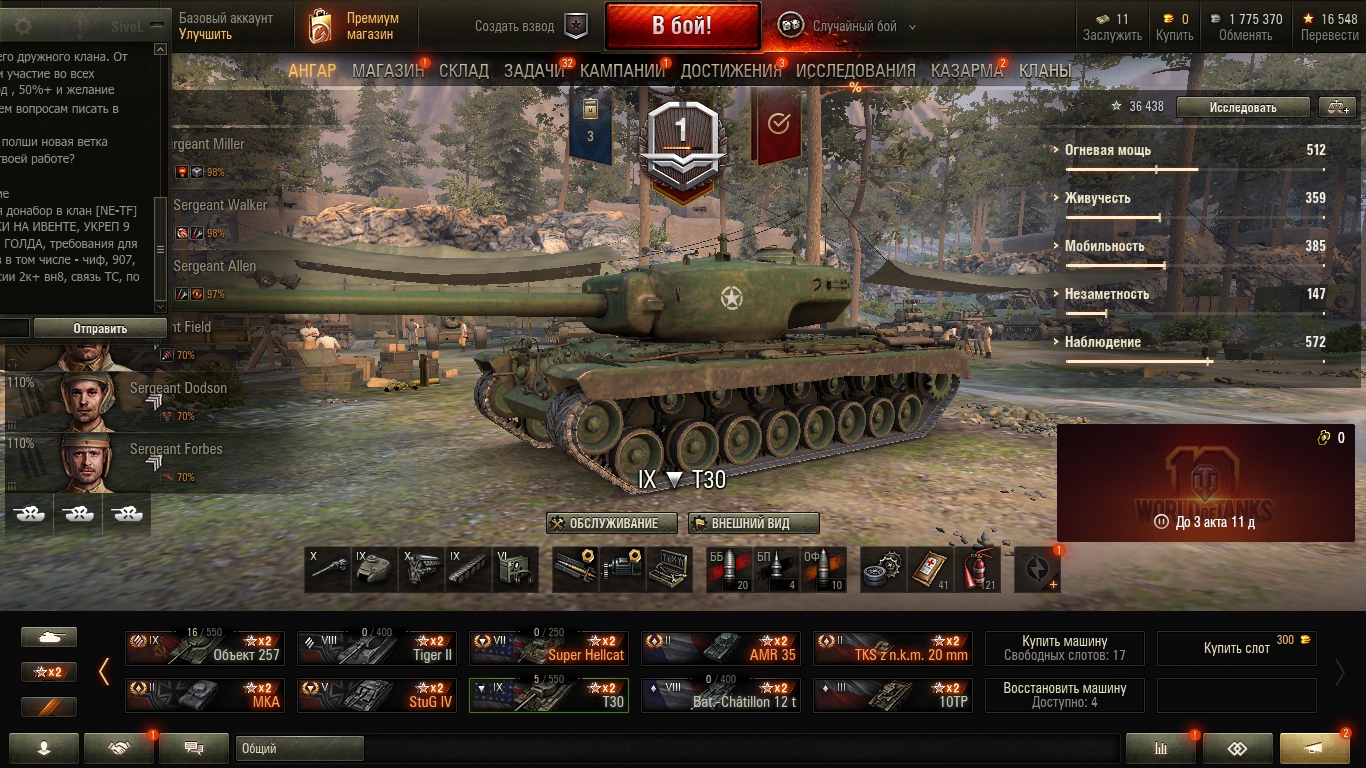Open the Премиум магазин
The height and width of the screenshot is (768, 1366).
pos(354,26)
